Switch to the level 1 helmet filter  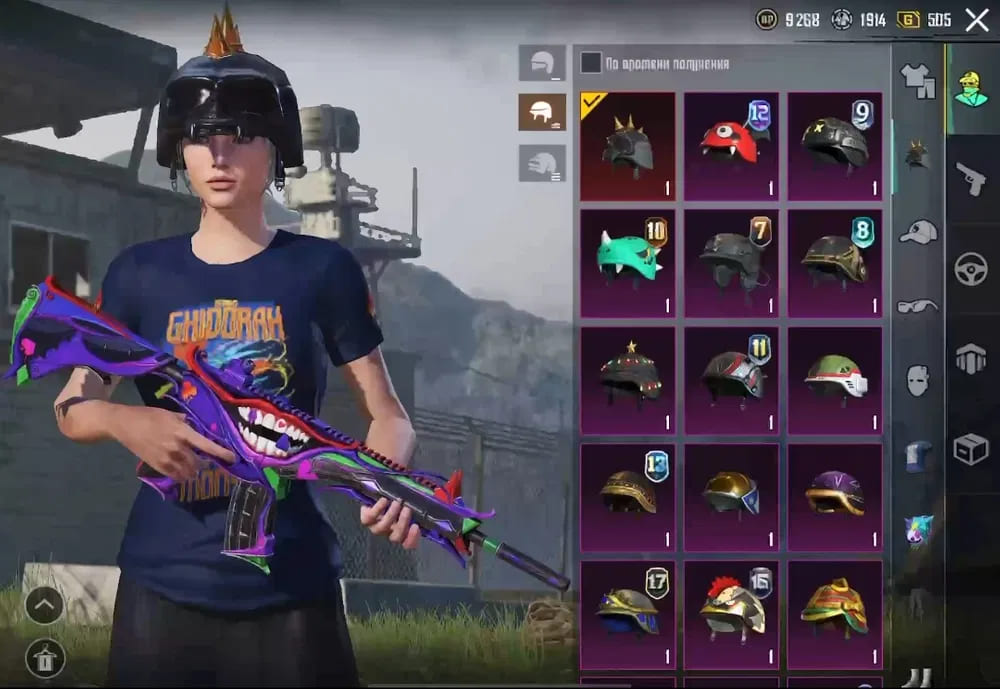pyautogui.click(x=542, y=63)
